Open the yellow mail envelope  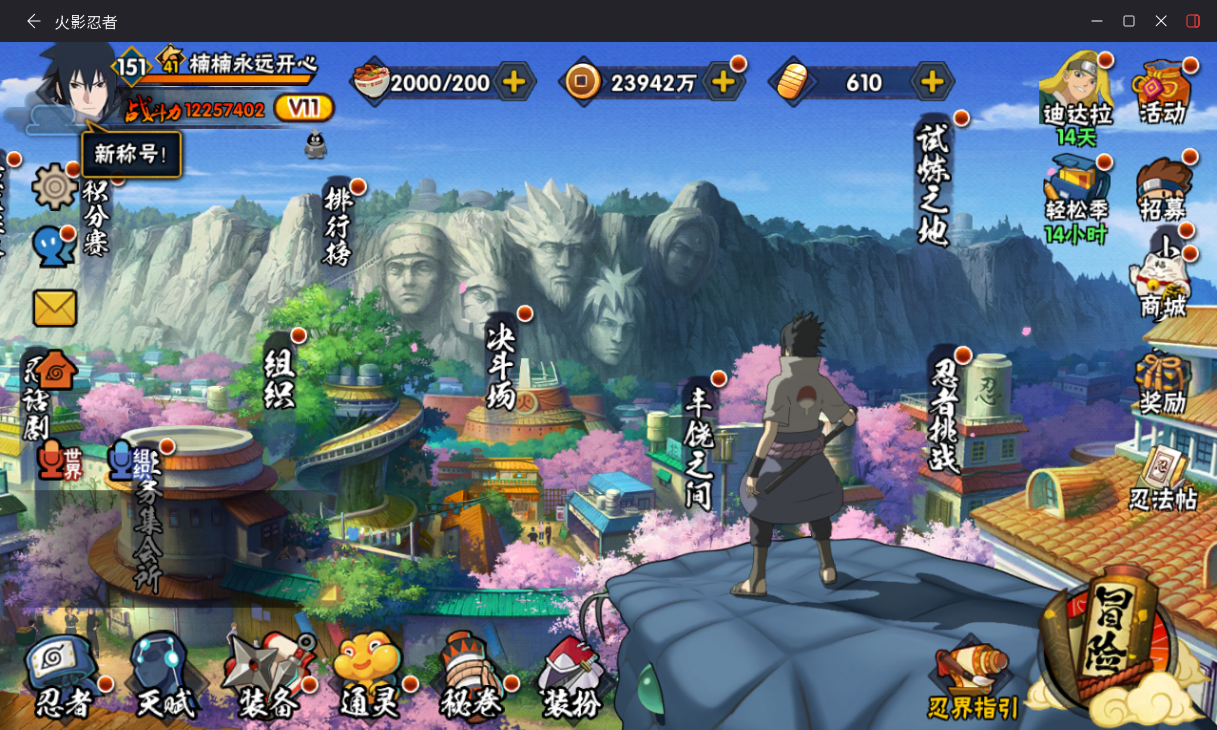pyautogui.click(x=55, y=308)
